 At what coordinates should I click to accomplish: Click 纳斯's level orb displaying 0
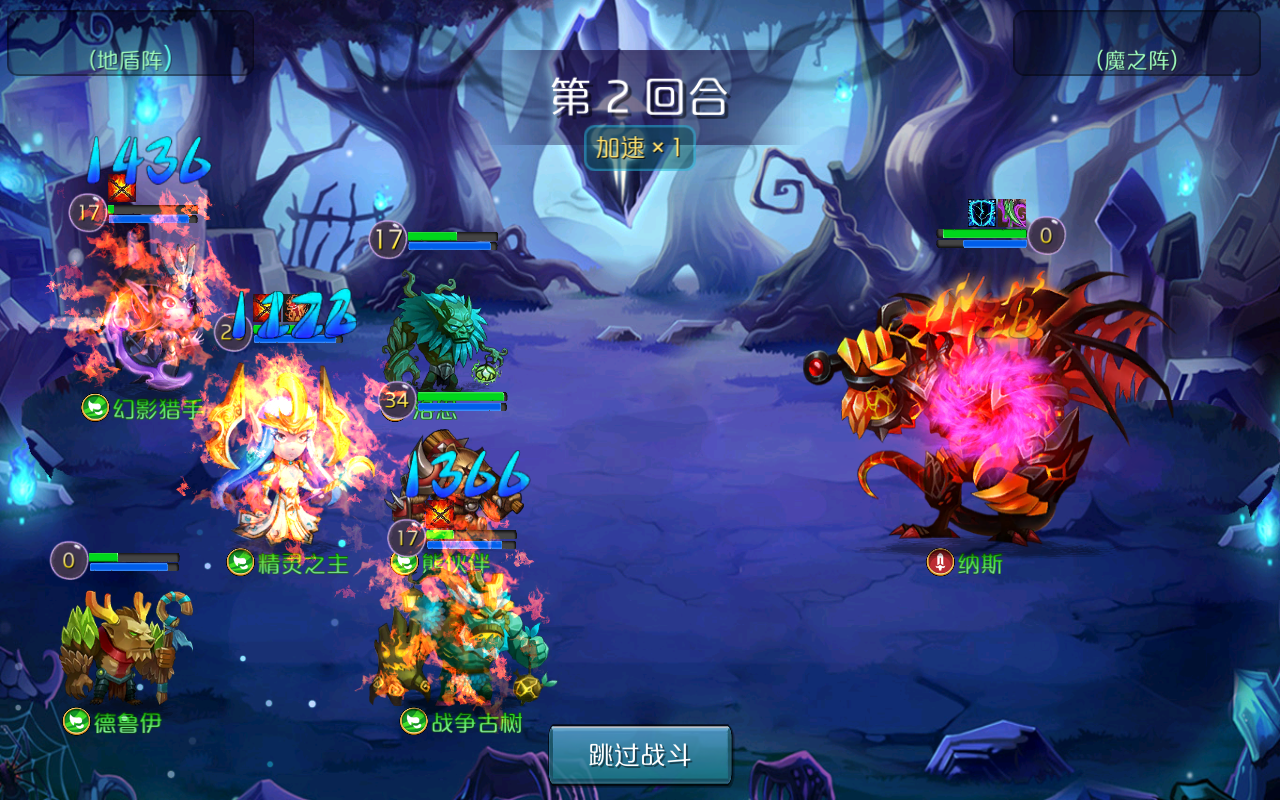1044,234
